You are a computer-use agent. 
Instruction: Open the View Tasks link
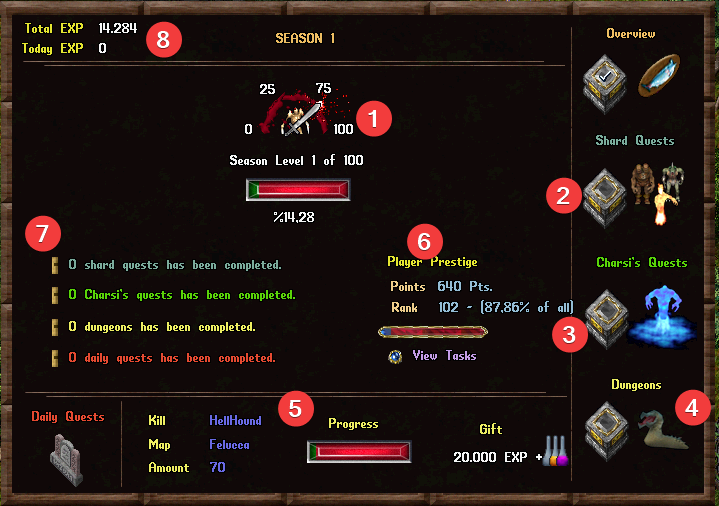tap(444, 356)
